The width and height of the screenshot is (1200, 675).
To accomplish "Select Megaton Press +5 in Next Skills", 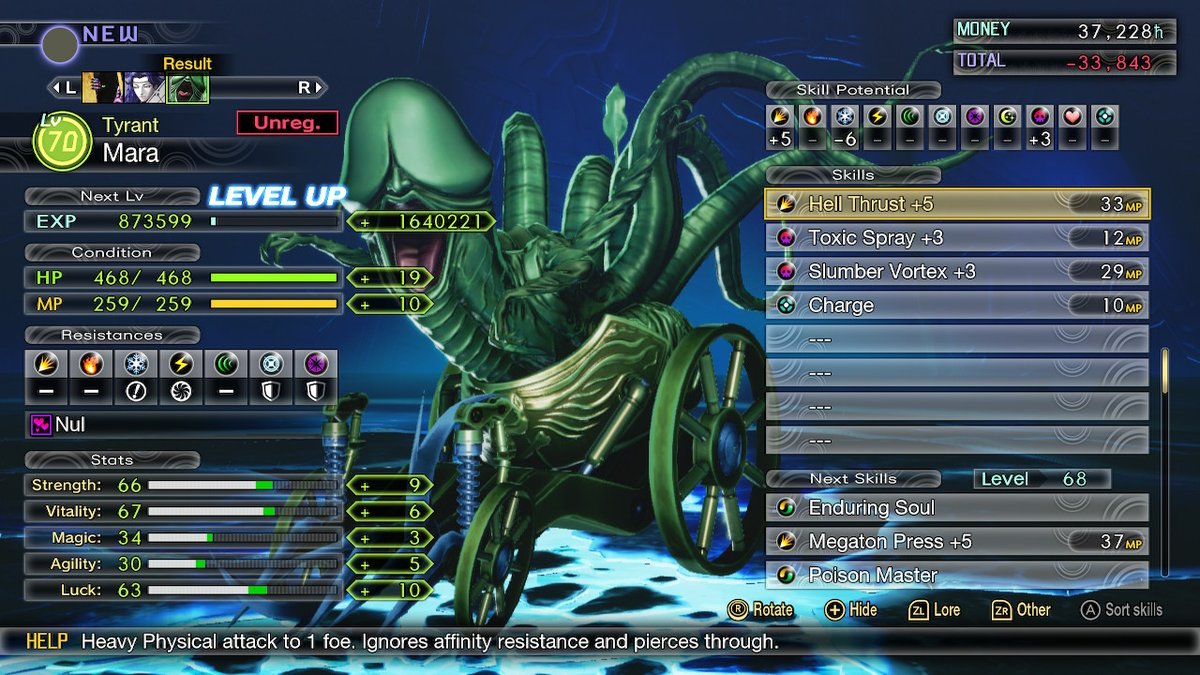I will tap(957, 542).
